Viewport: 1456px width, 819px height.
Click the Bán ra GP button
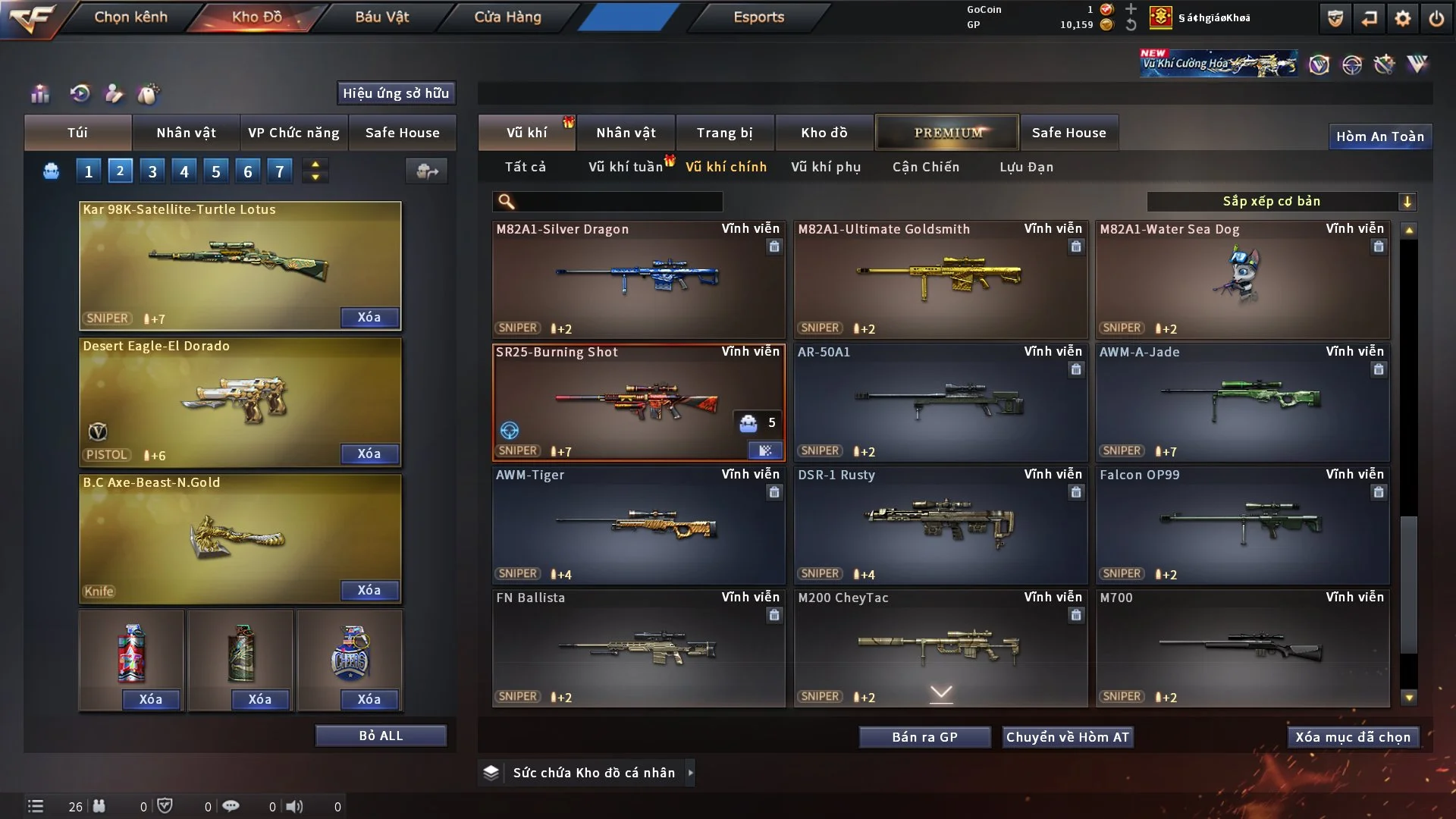pyautogui.click(x=924, y=737)
